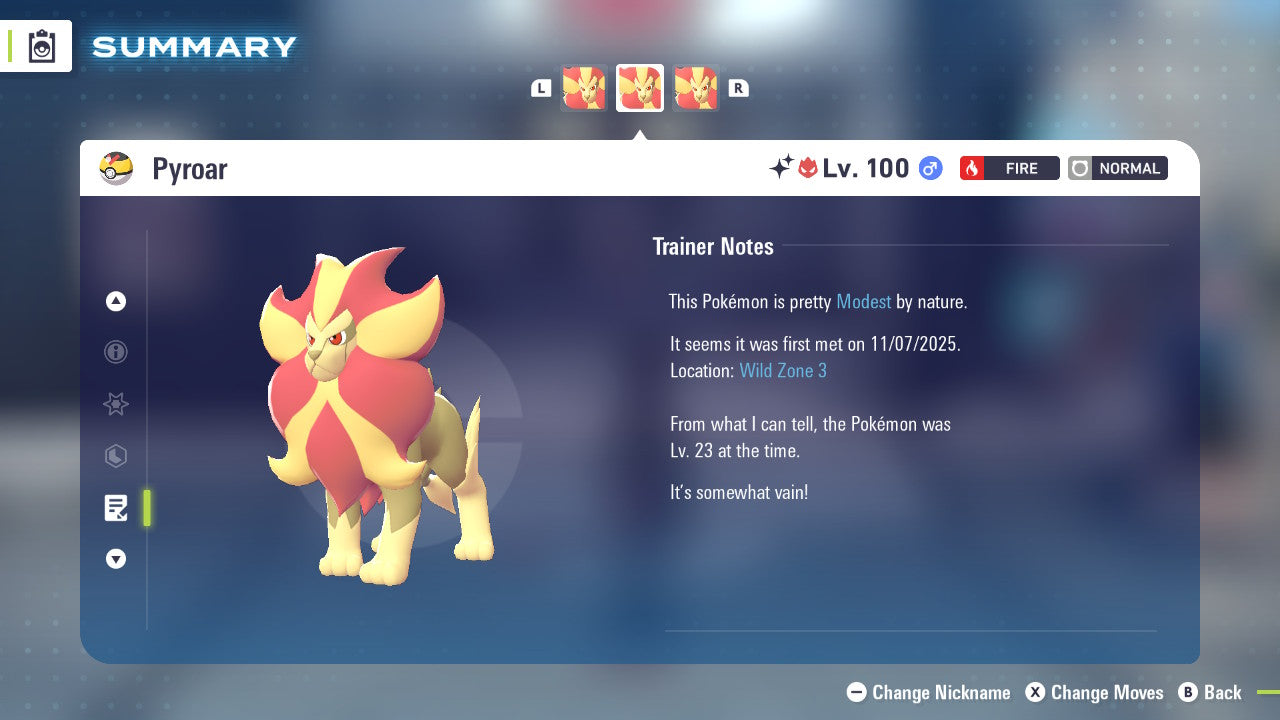Select the ribbons star icon in sidebar
The image size is (1280, 720).
click(x=116, y=404)
